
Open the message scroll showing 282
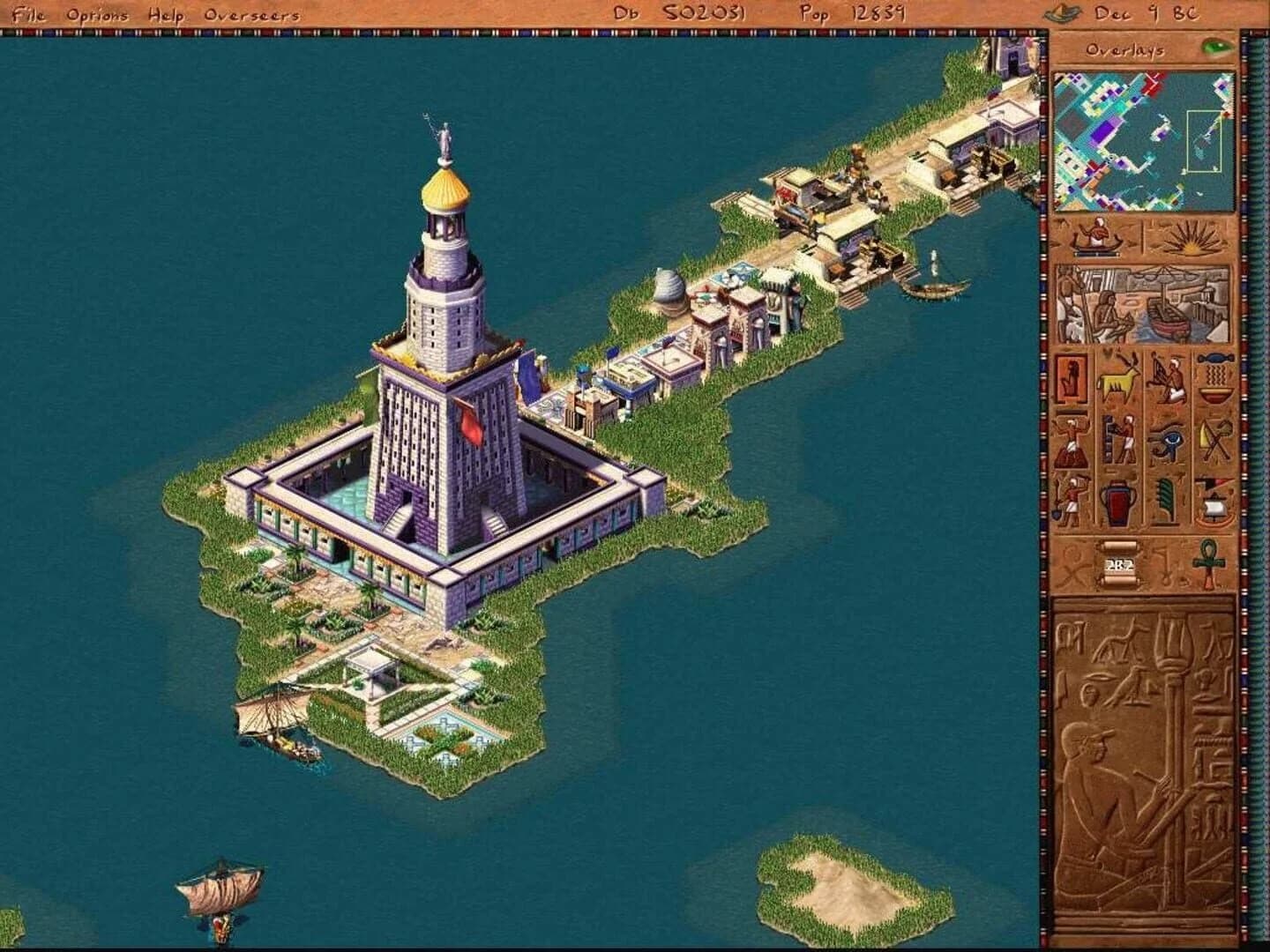1117,564
